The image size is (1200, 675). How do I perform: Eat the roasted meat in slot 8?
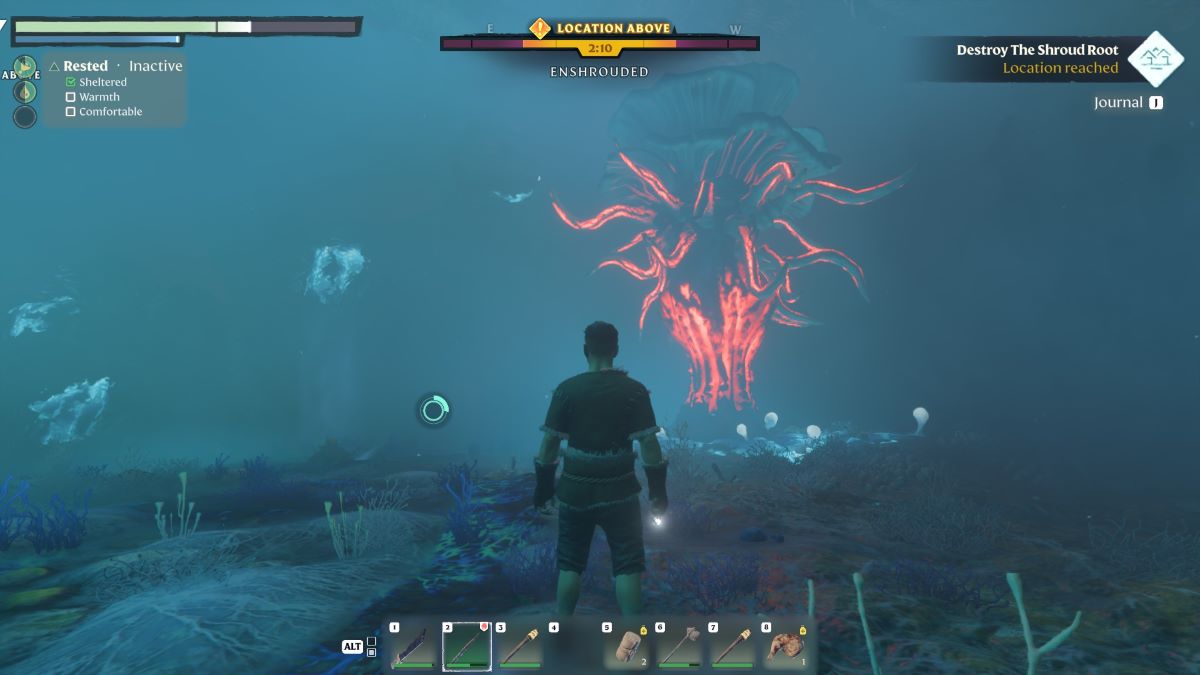click(786, 647)
